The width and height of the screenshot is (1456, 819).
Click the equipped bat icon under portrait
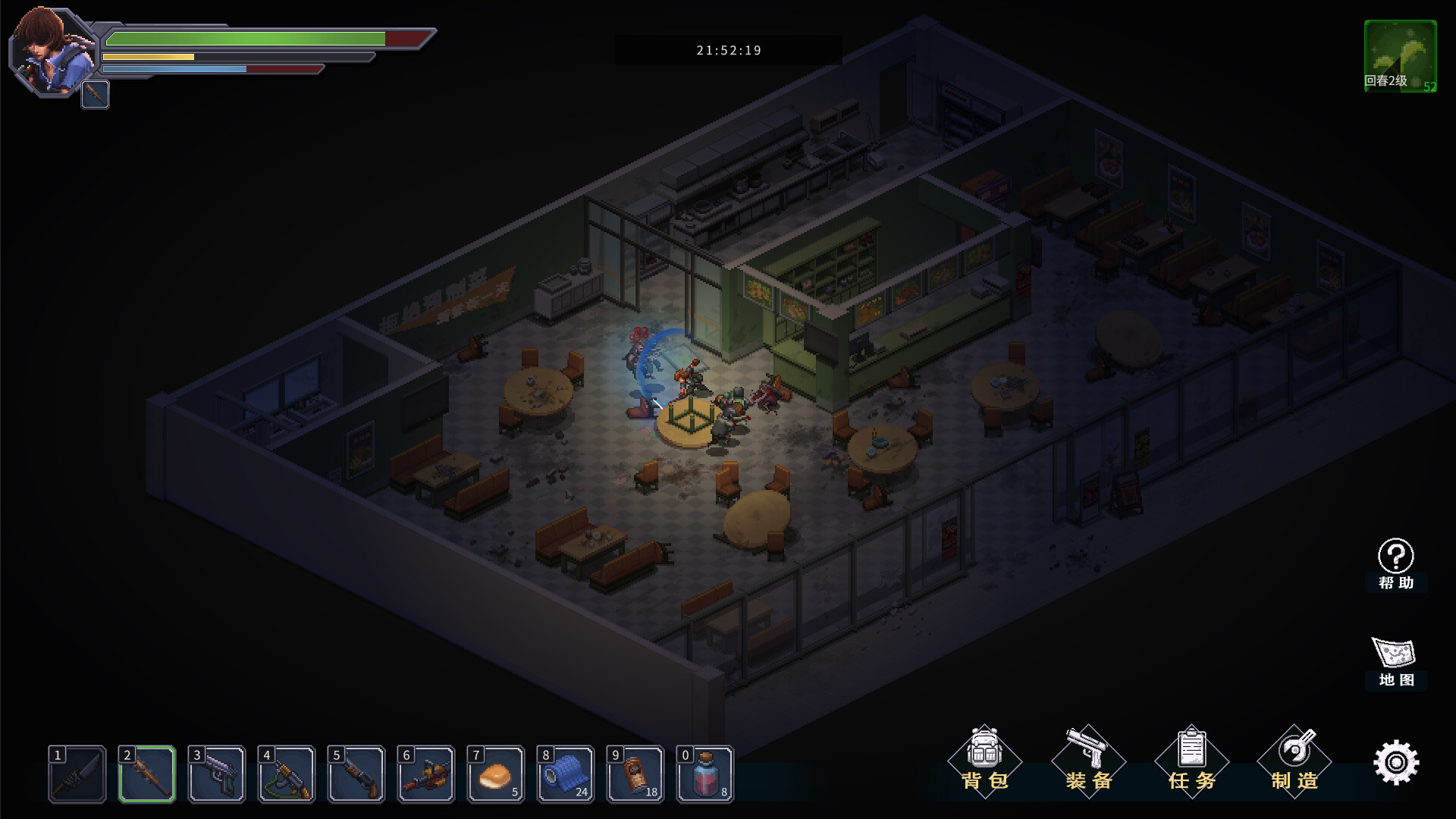(x=96, y=95)
